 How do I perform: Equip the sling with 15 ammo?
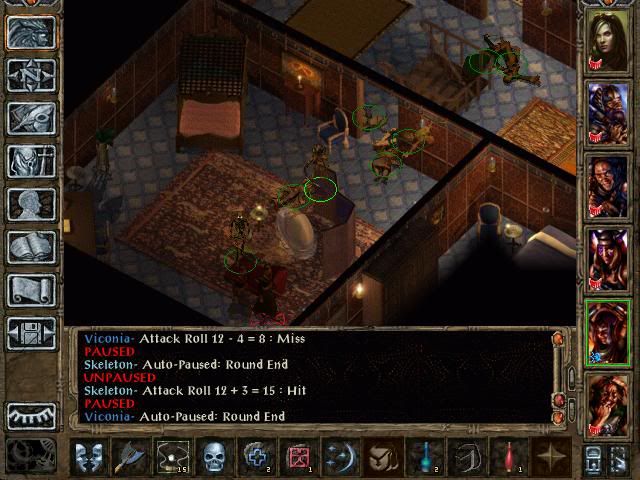tap(174, 457)
